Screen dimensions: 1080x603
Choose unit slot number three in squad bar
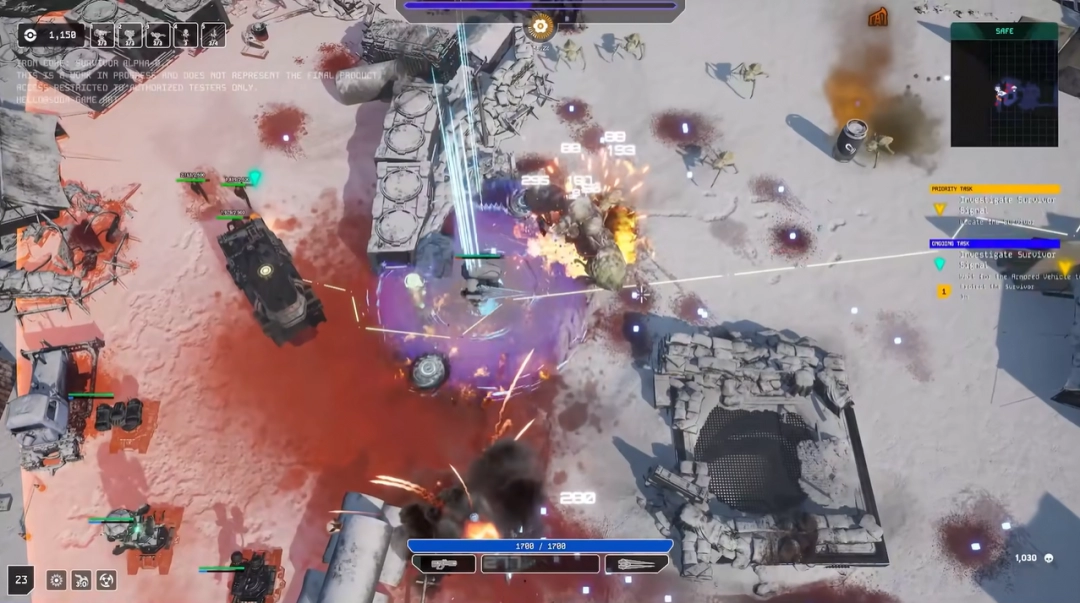(x=158, y=36)
